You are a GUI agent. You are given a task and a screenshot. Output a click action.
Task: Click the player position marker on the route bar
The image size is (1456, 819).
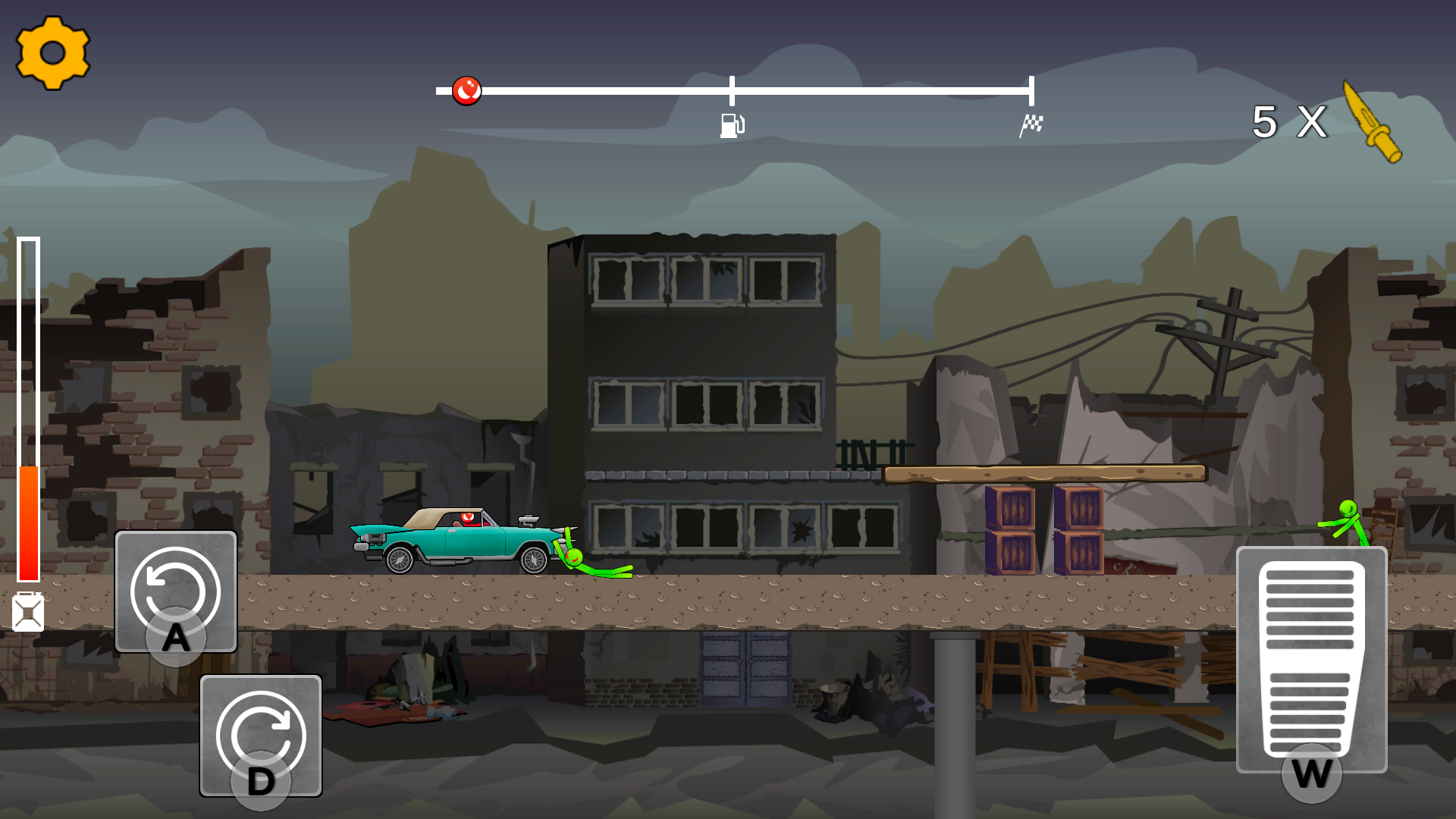tap(467, 90)
